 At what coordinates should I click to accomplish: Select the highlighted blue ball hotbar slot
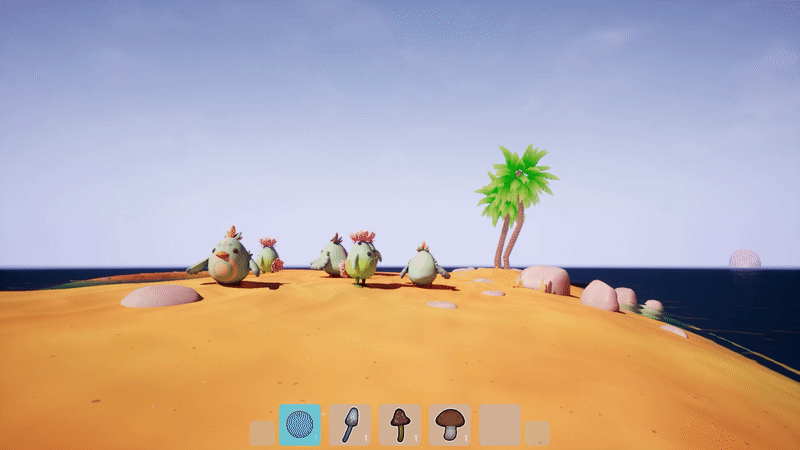point(300,424)
